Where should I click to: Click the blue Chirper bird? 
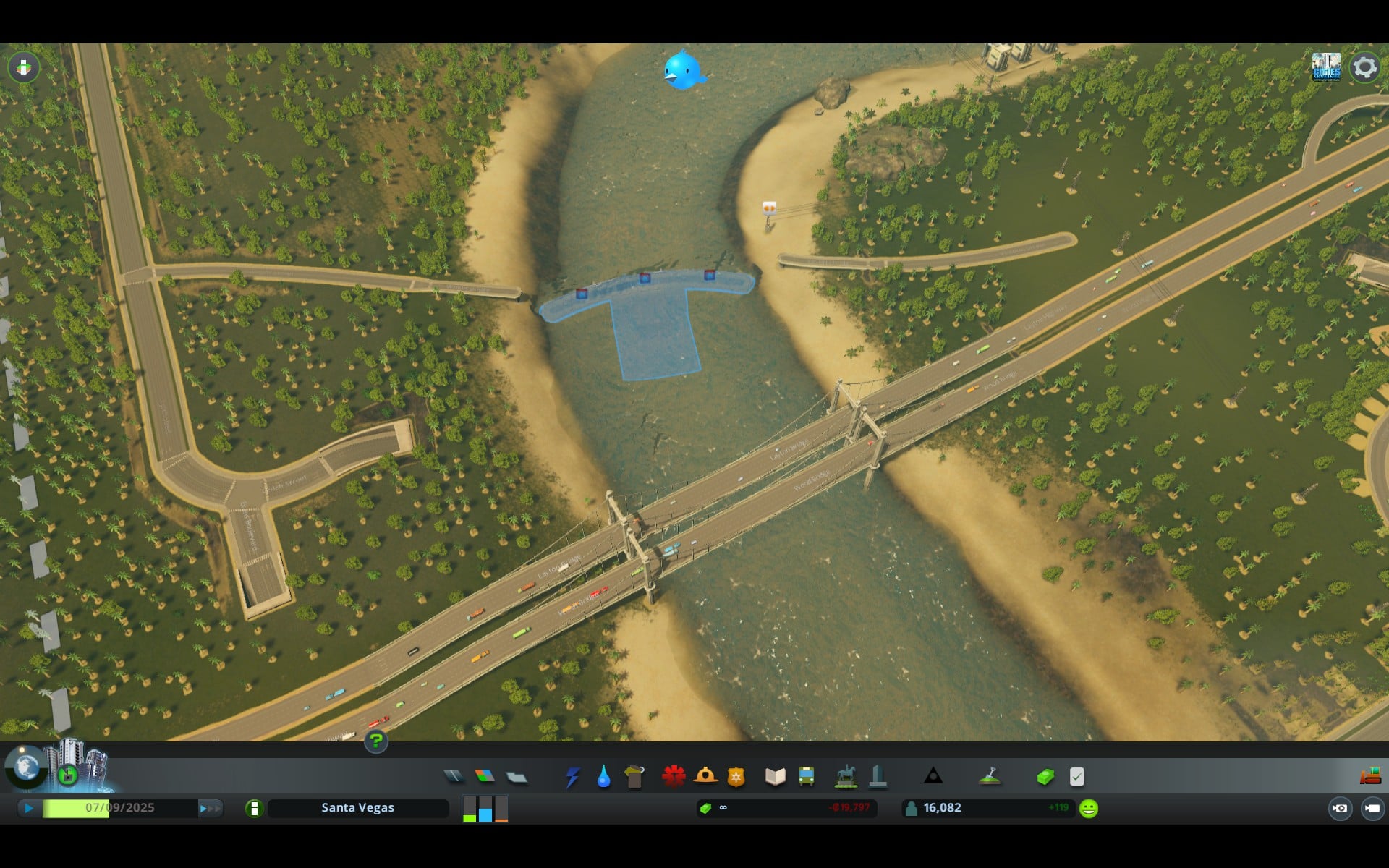[683, 70]
